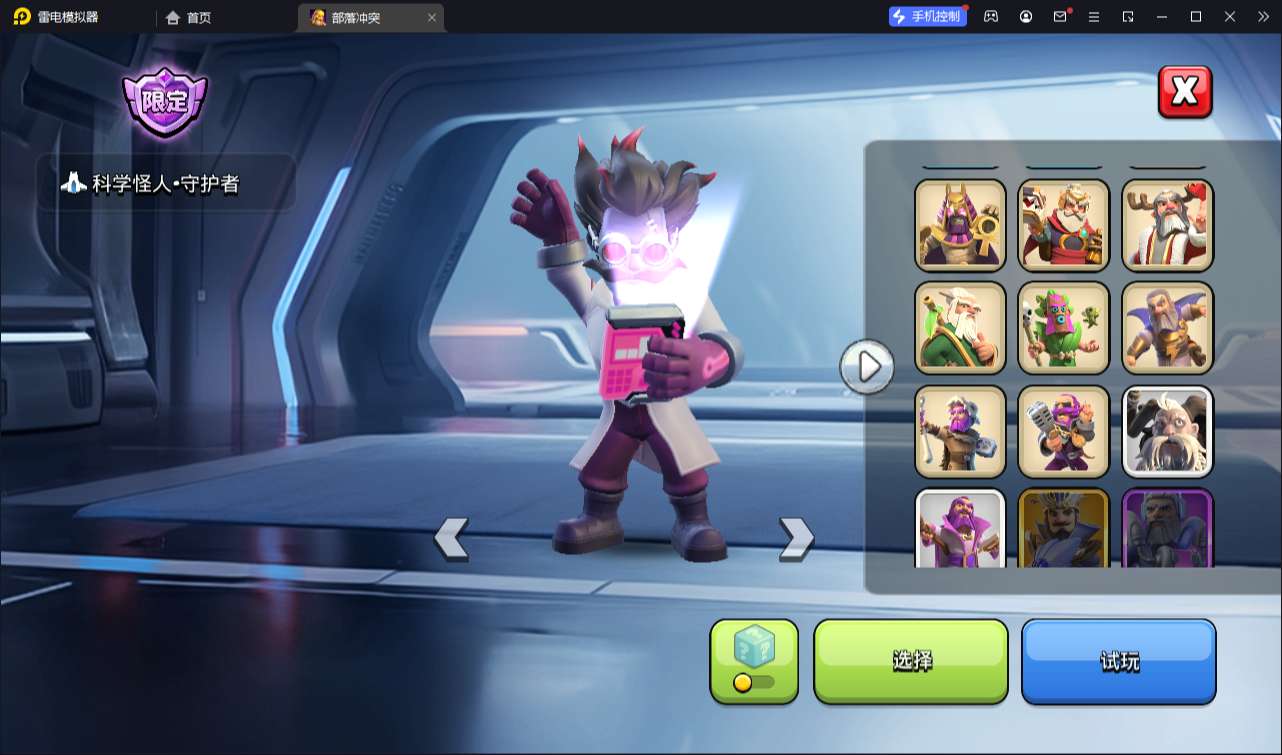Pick the fur-coated purple-beard Warden skin
The height and width of the screenshot is (755, 1282).
pos(960,431)
